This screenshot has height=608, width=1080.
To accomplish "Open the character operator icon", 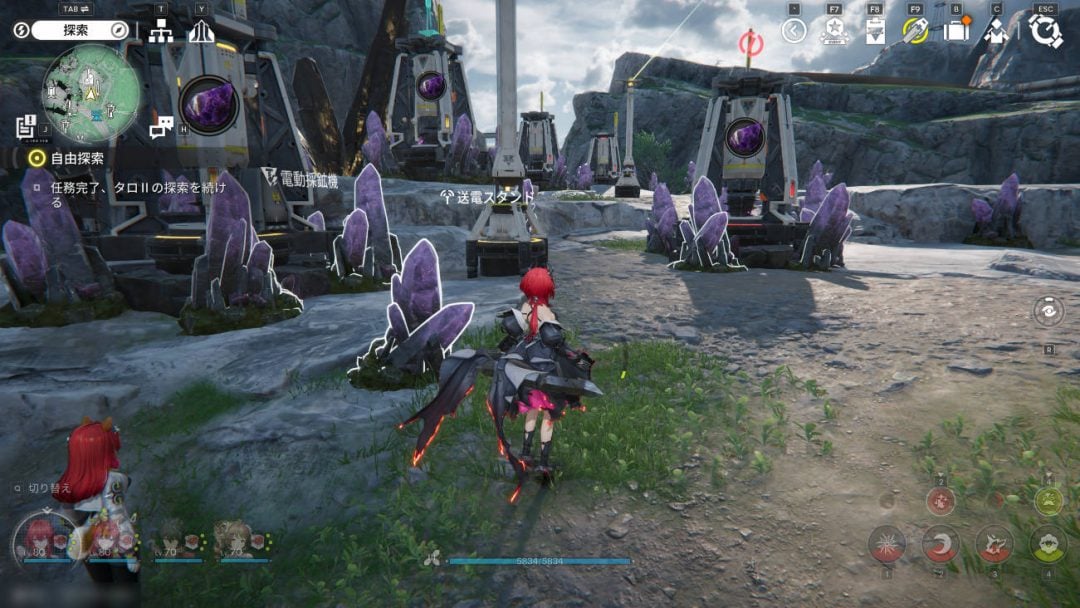I will click(x=996, y=31).
